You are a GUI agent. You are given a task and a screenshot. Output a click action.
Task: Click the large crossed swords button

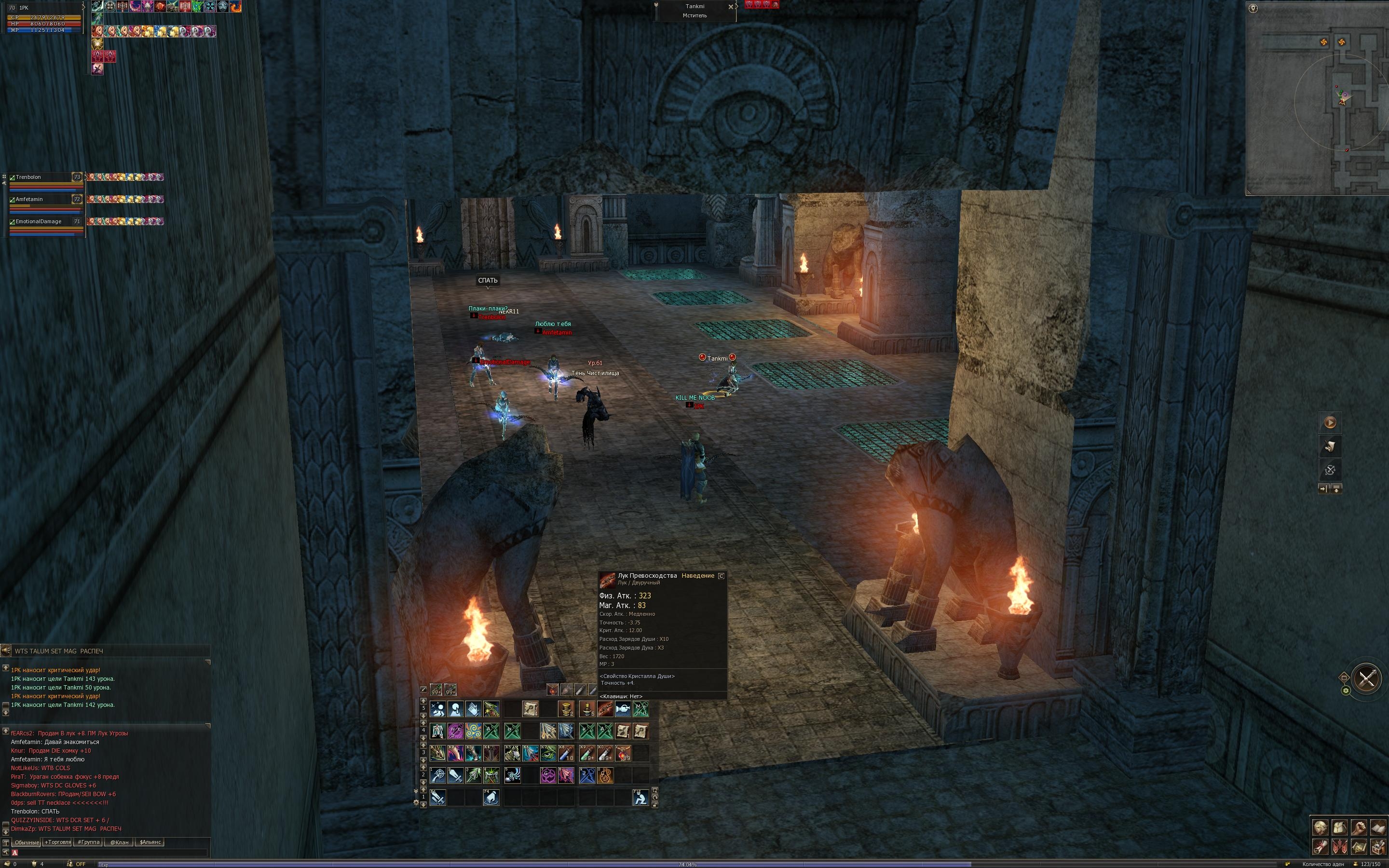[x=1367, y=678]
